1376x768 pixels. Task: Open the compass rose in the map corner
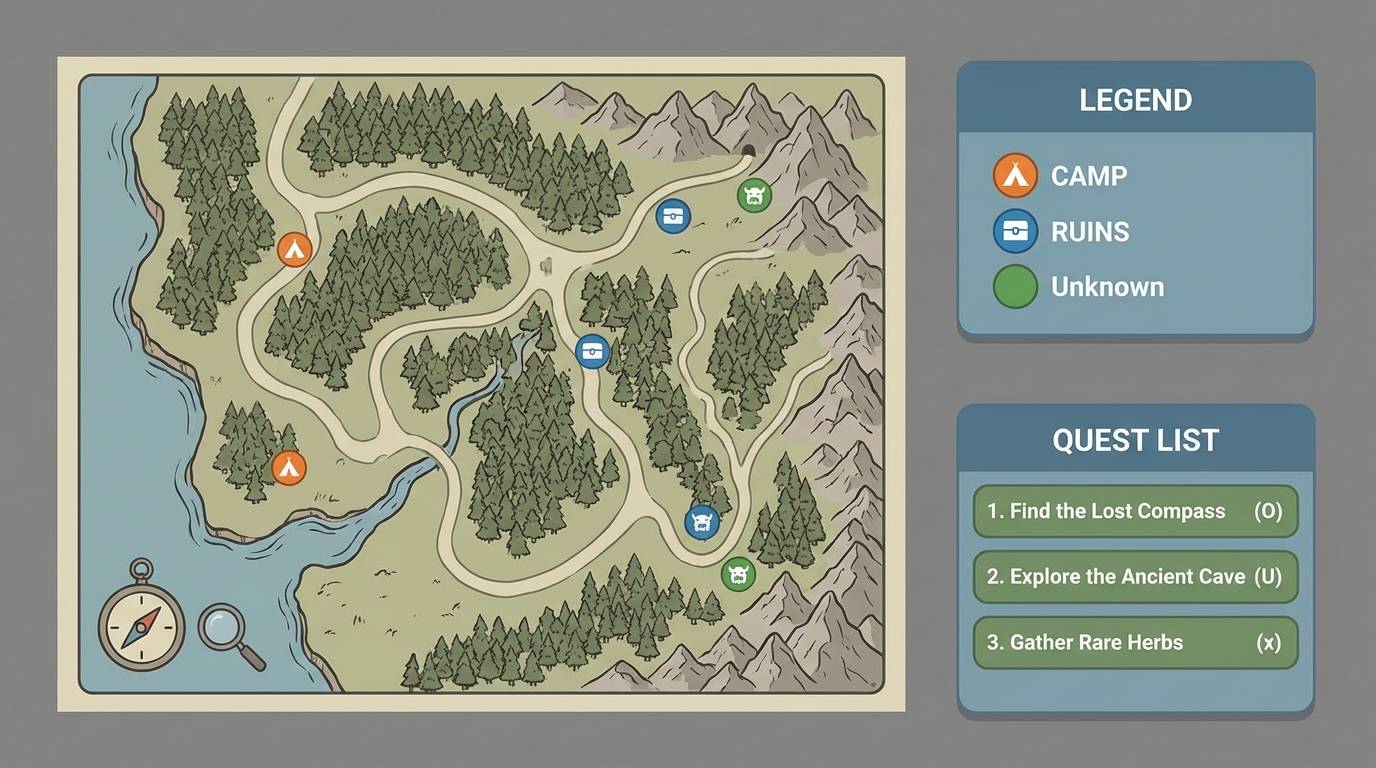(x=142, y=627)
